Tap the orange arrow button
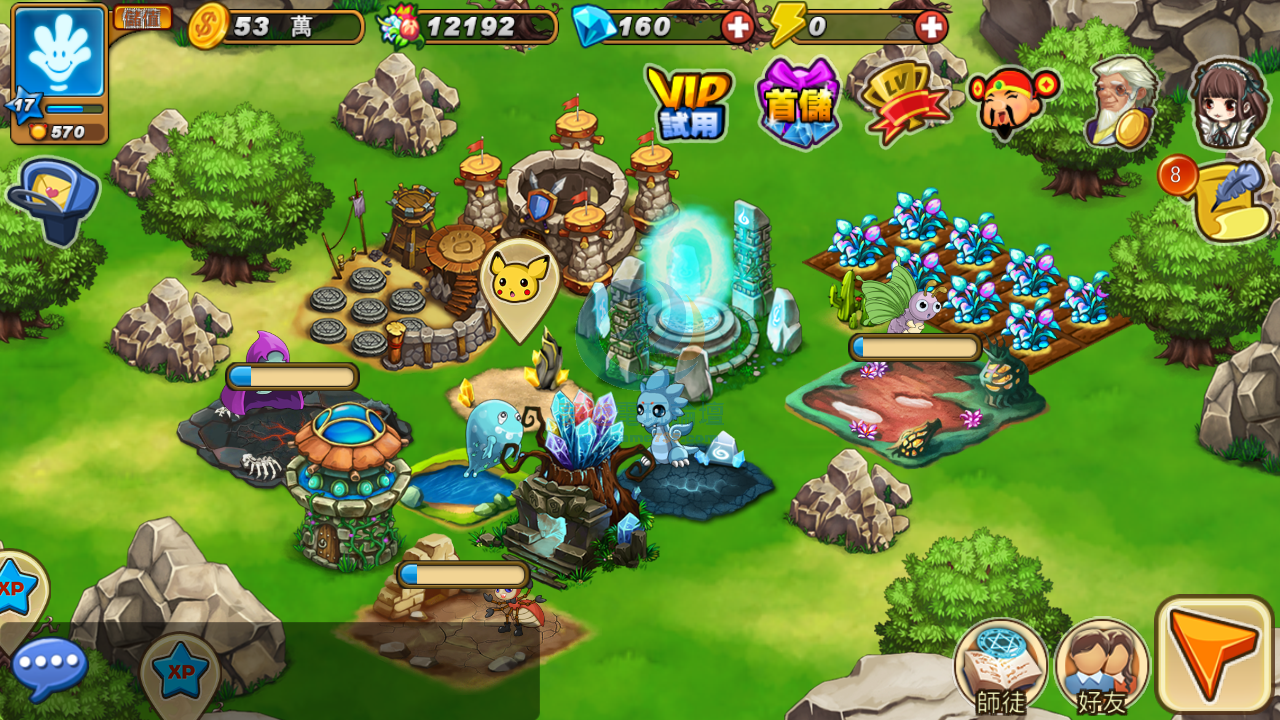The width and height of the screenshot is (1280, 720). (x=1214, y=655)
